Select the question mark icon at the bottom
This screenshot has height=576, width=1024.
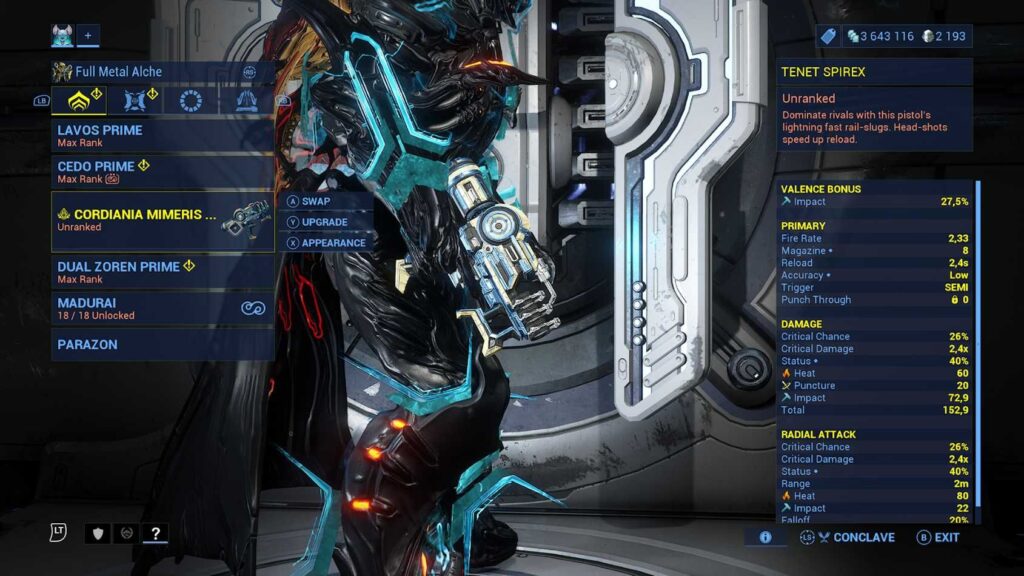[154, 533]
